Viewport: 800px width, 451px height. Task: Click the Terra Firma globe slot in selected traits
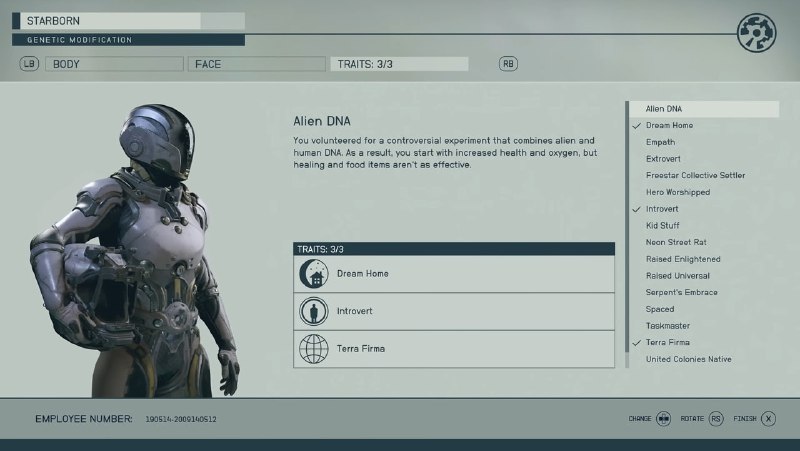coord(454,349)
